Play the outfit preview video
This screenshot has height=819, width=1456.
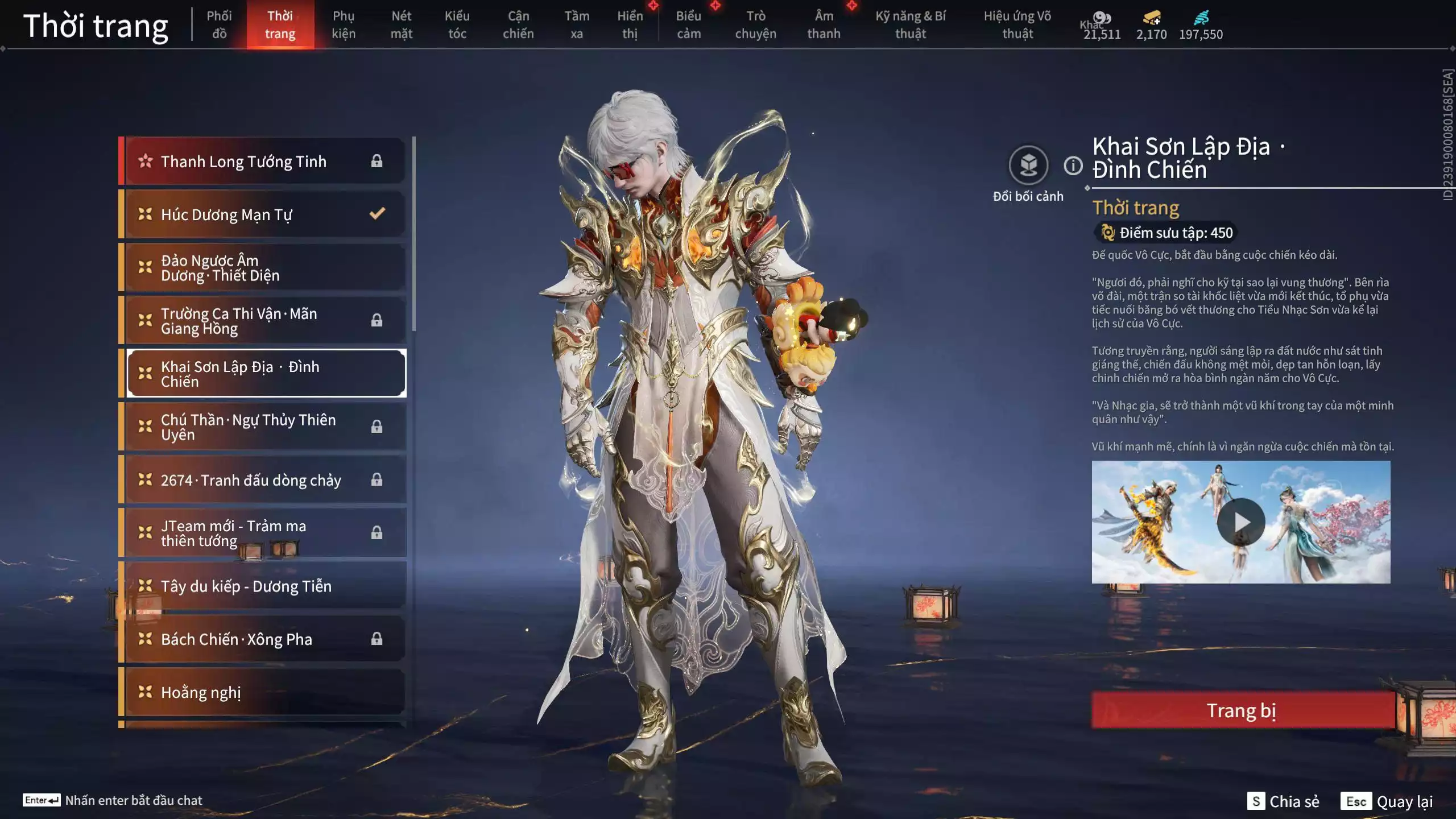(x=1240, y=522)
